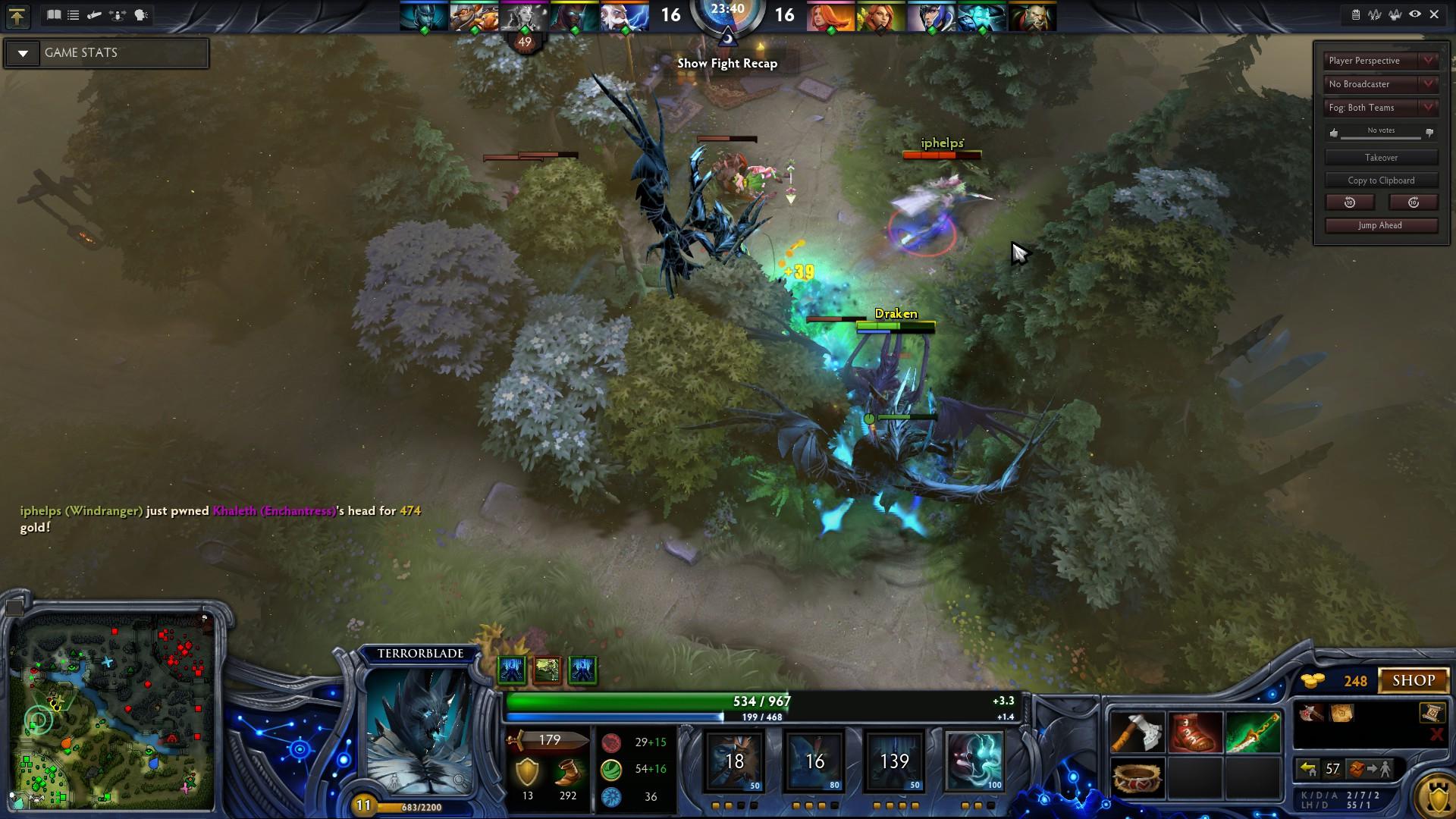Select the red boots inventory item
Viewport: 1456px width, 819px height.
1195,733
